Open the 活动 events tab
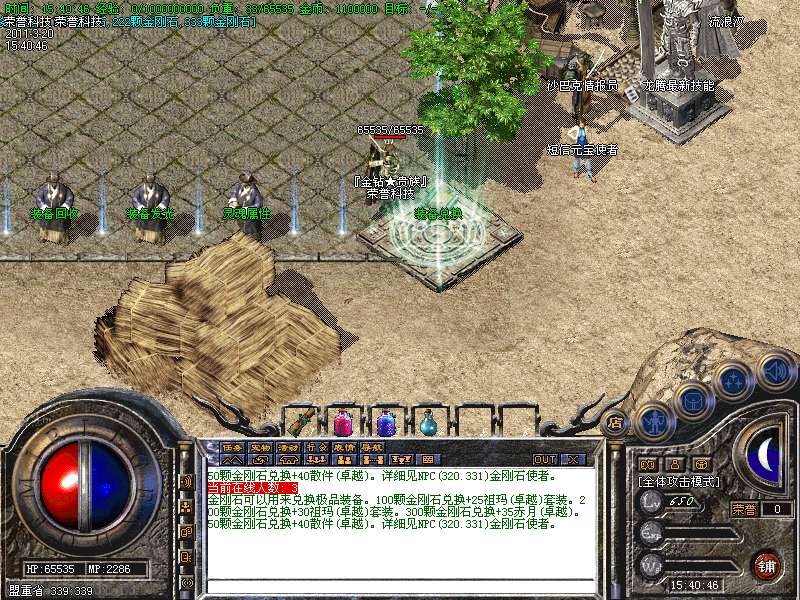Image resolution: width=800 pixels, height=600 pixels. (288, 446)
